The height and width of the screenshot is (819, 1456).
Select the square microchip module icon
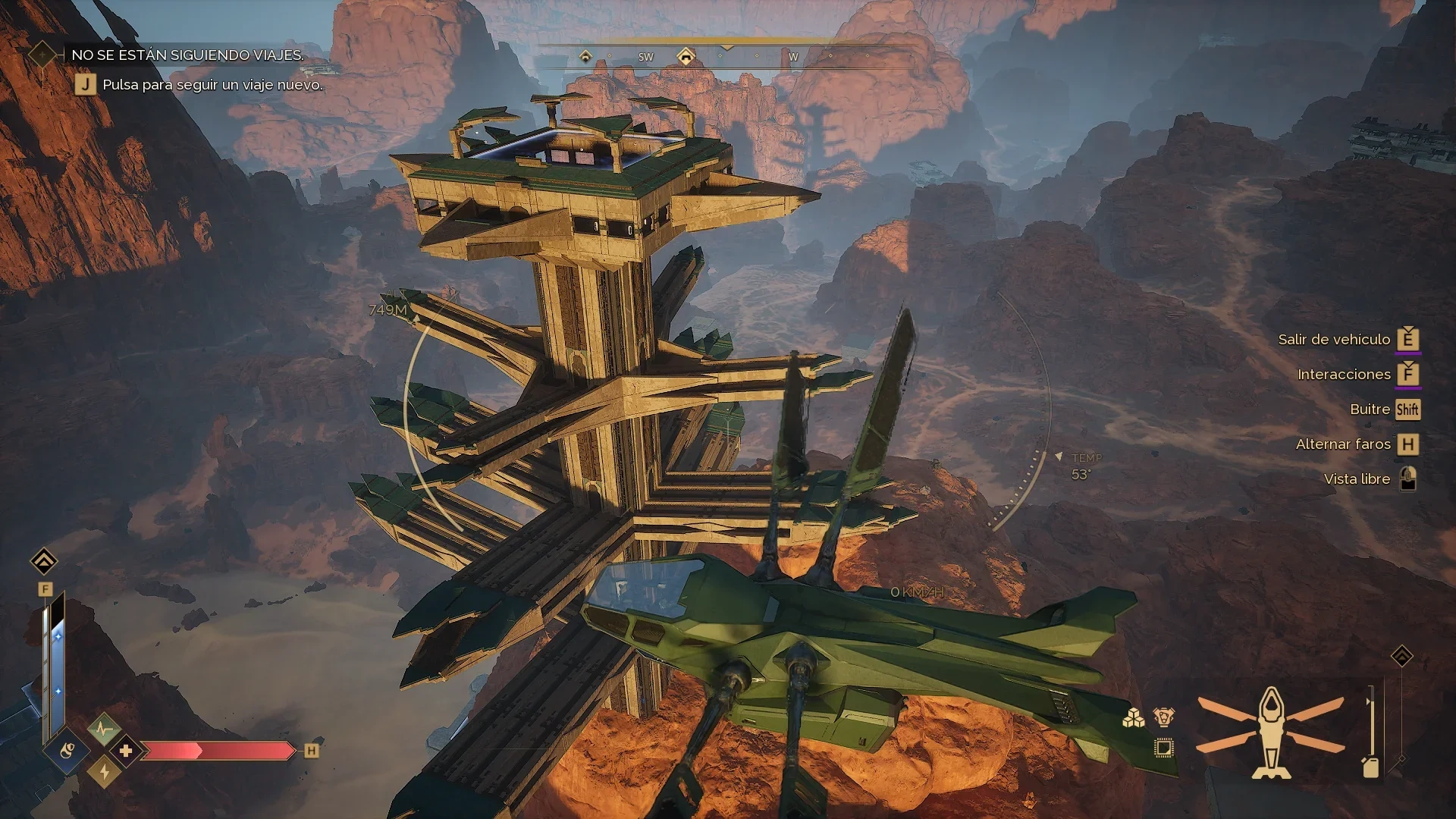click(1163, 748)
